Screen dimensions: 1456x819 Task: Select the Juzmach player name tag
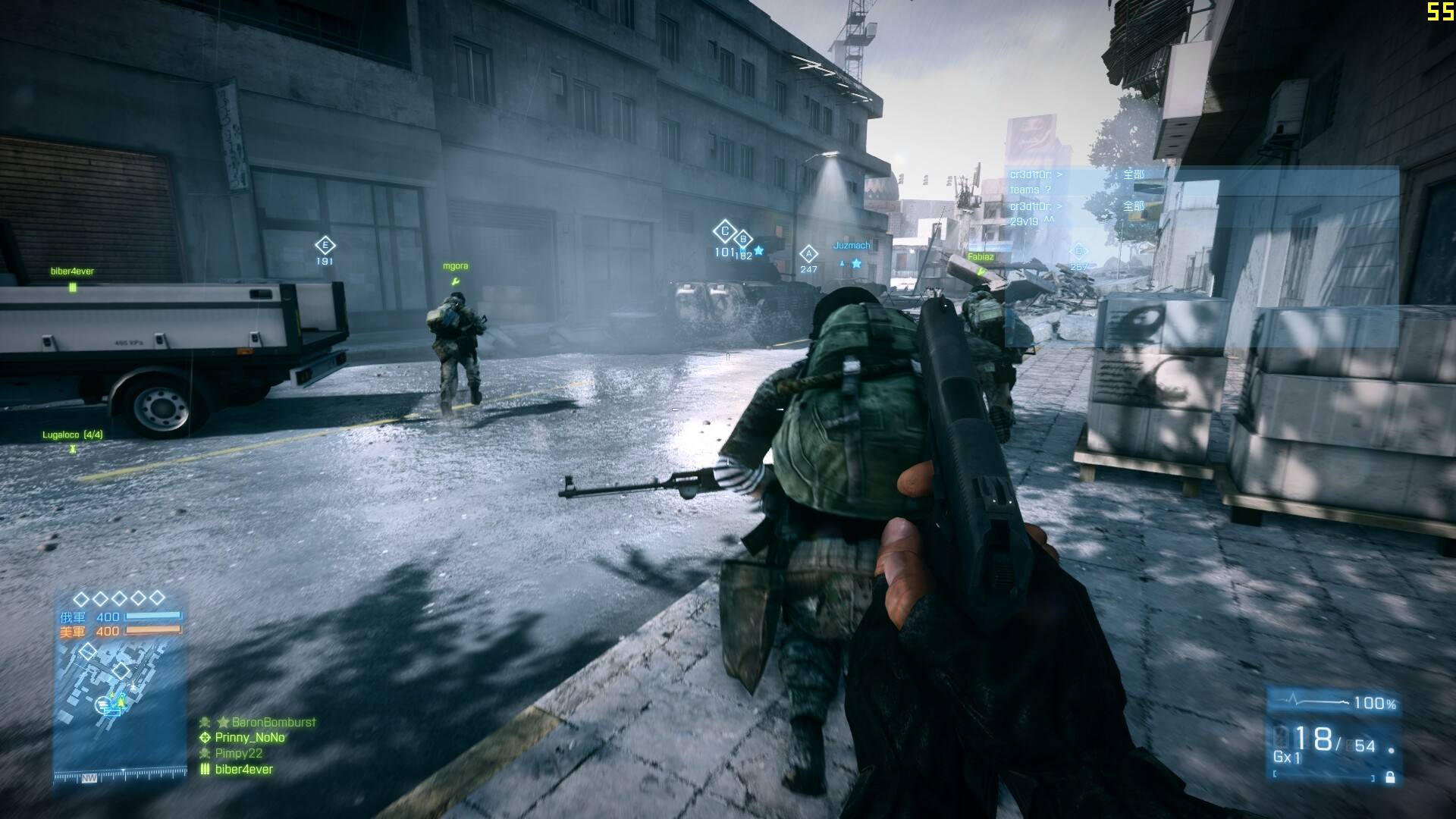(x=852, y=246)
